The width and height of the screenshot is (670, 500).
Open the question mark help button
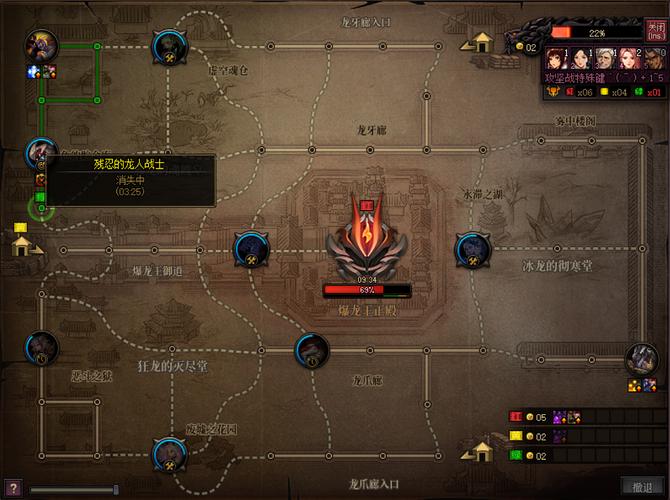click(x=12, y=487)
